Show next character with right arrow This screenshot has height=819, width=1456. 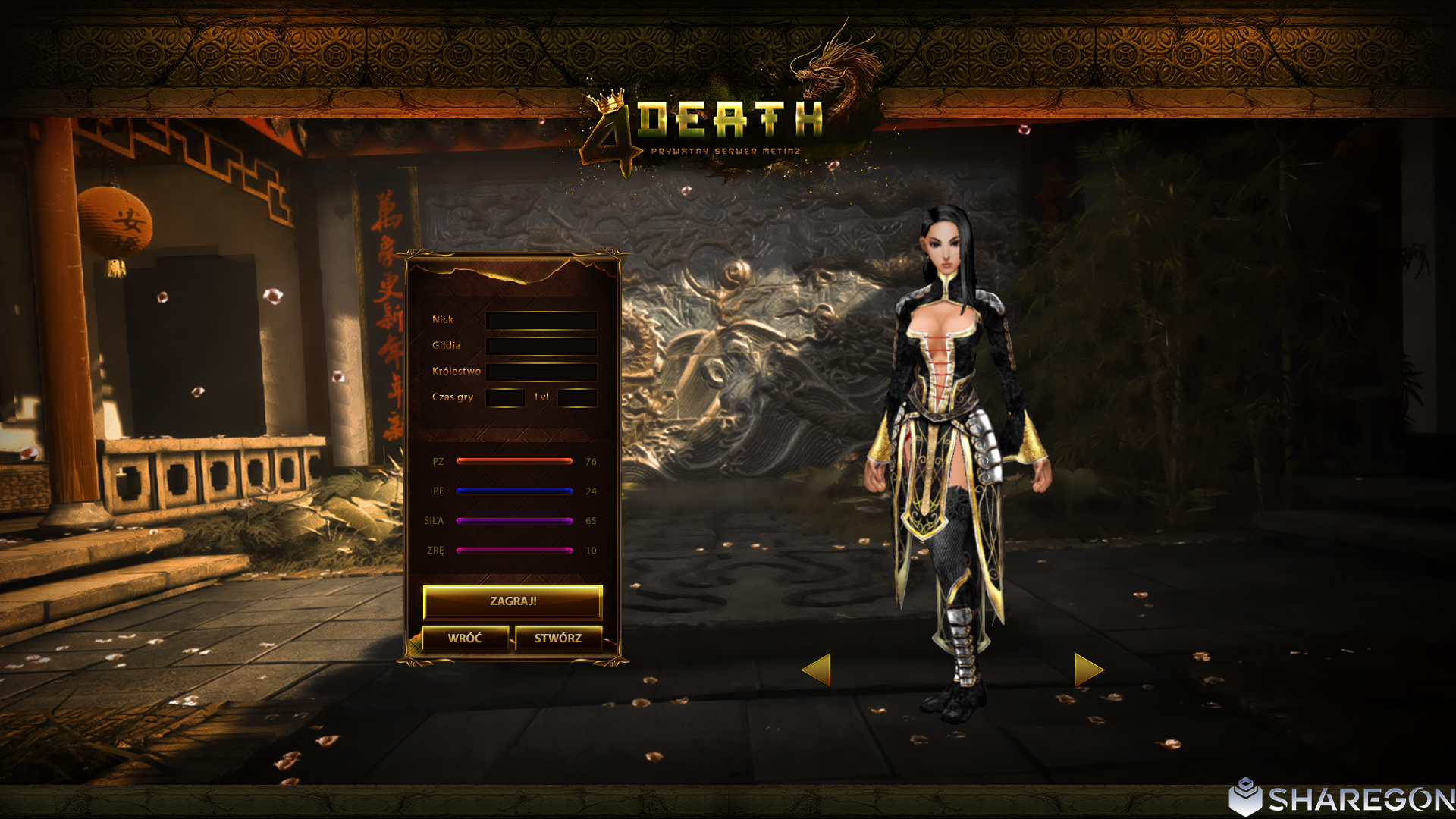pyautogui.click(x=1088, y=670)
